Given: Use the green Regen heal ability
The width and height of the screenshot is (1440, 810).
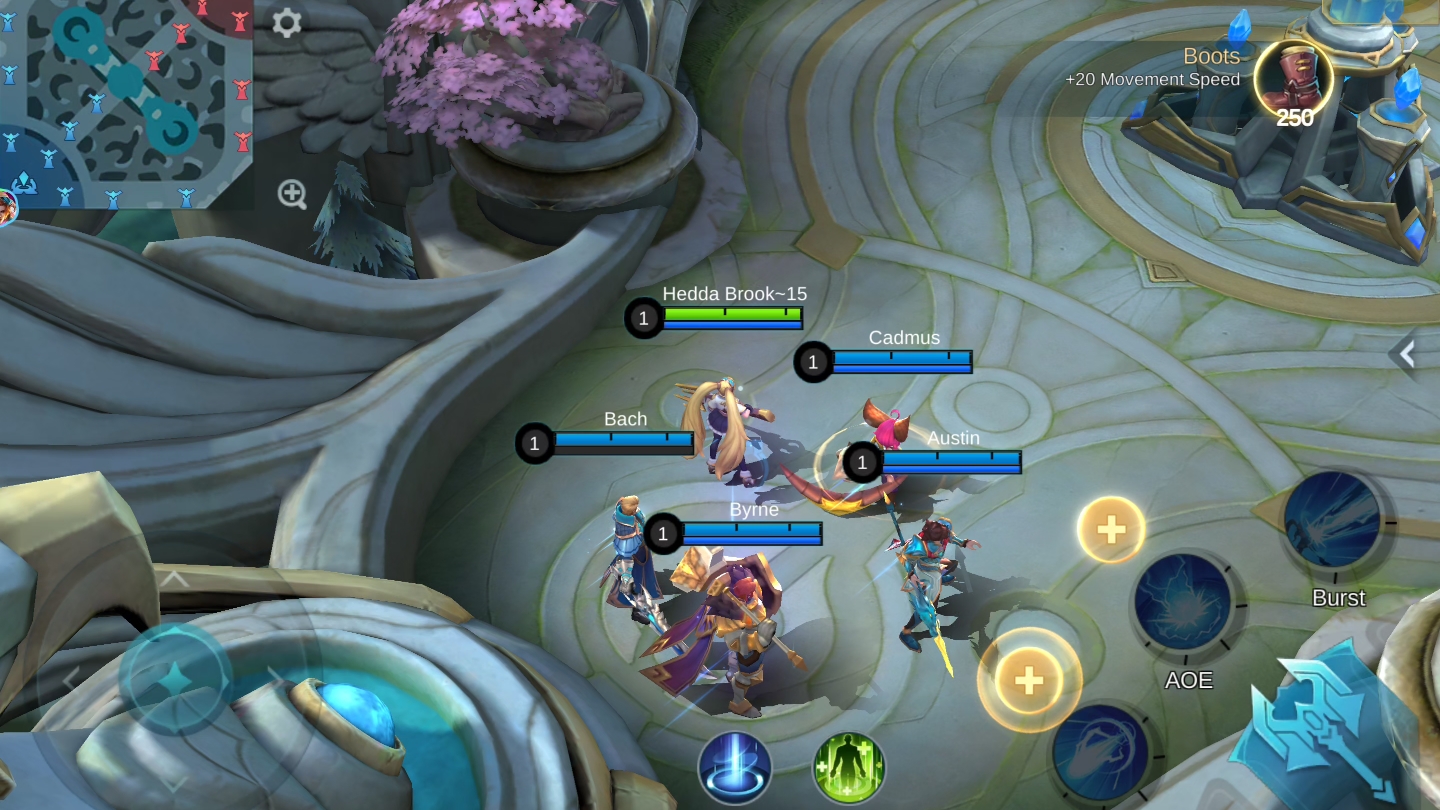Looking at the screenshot, I should (848, 768).
